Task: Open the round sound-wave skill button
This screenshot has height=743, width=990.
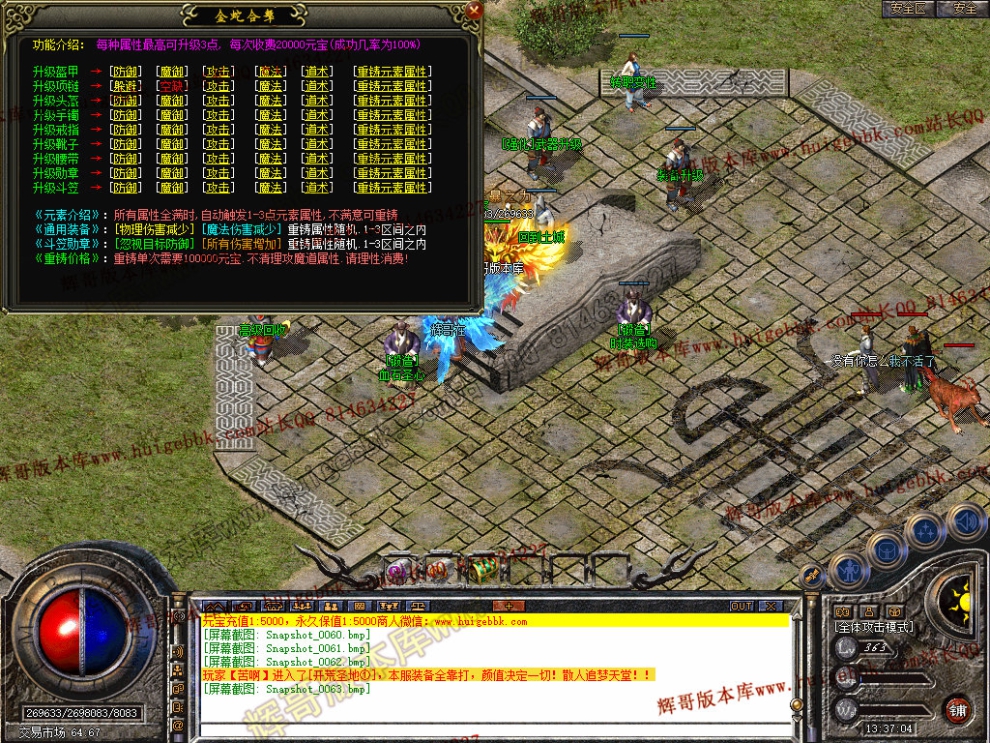Action: click(x=965, y=521)
